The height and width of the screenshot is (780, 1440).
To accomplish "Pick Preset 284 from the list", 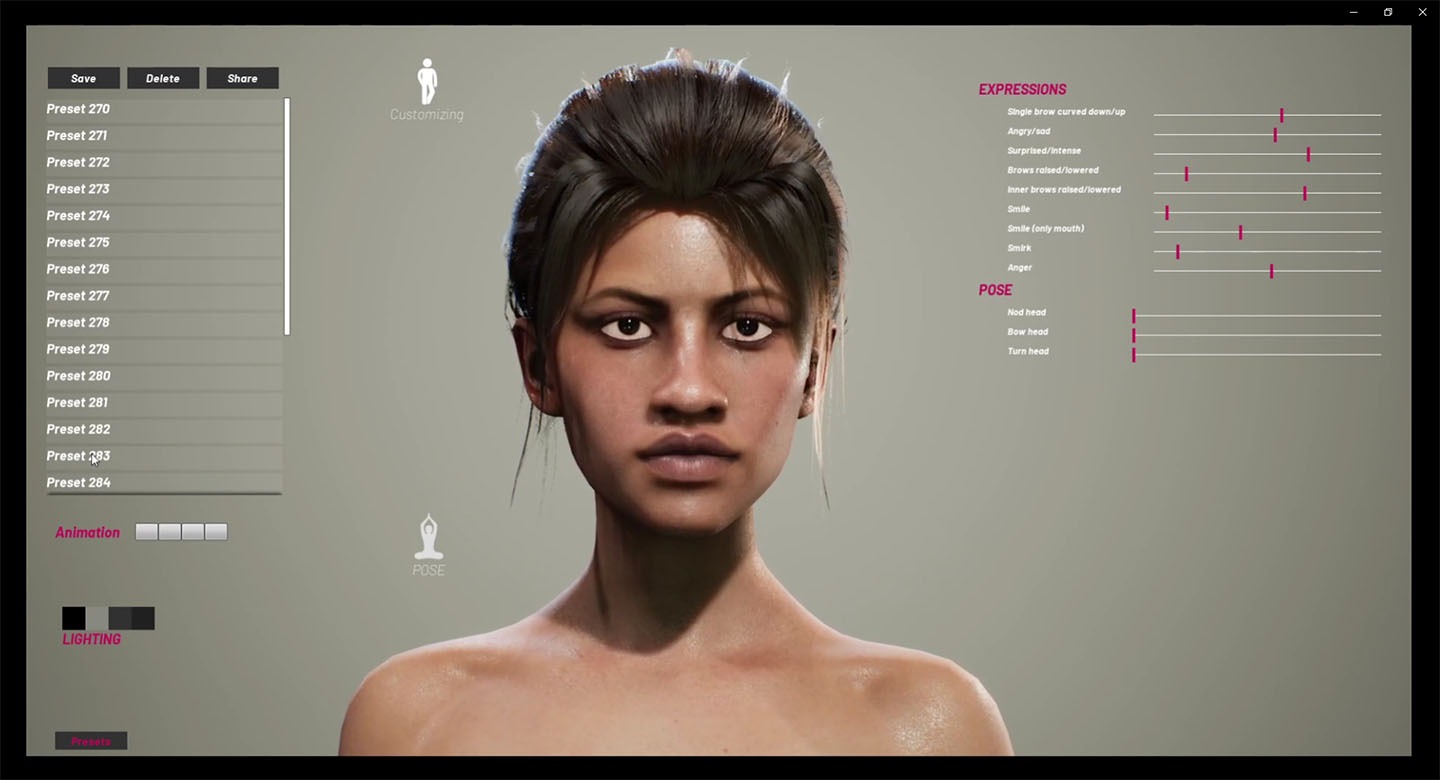I will [78, 482].
